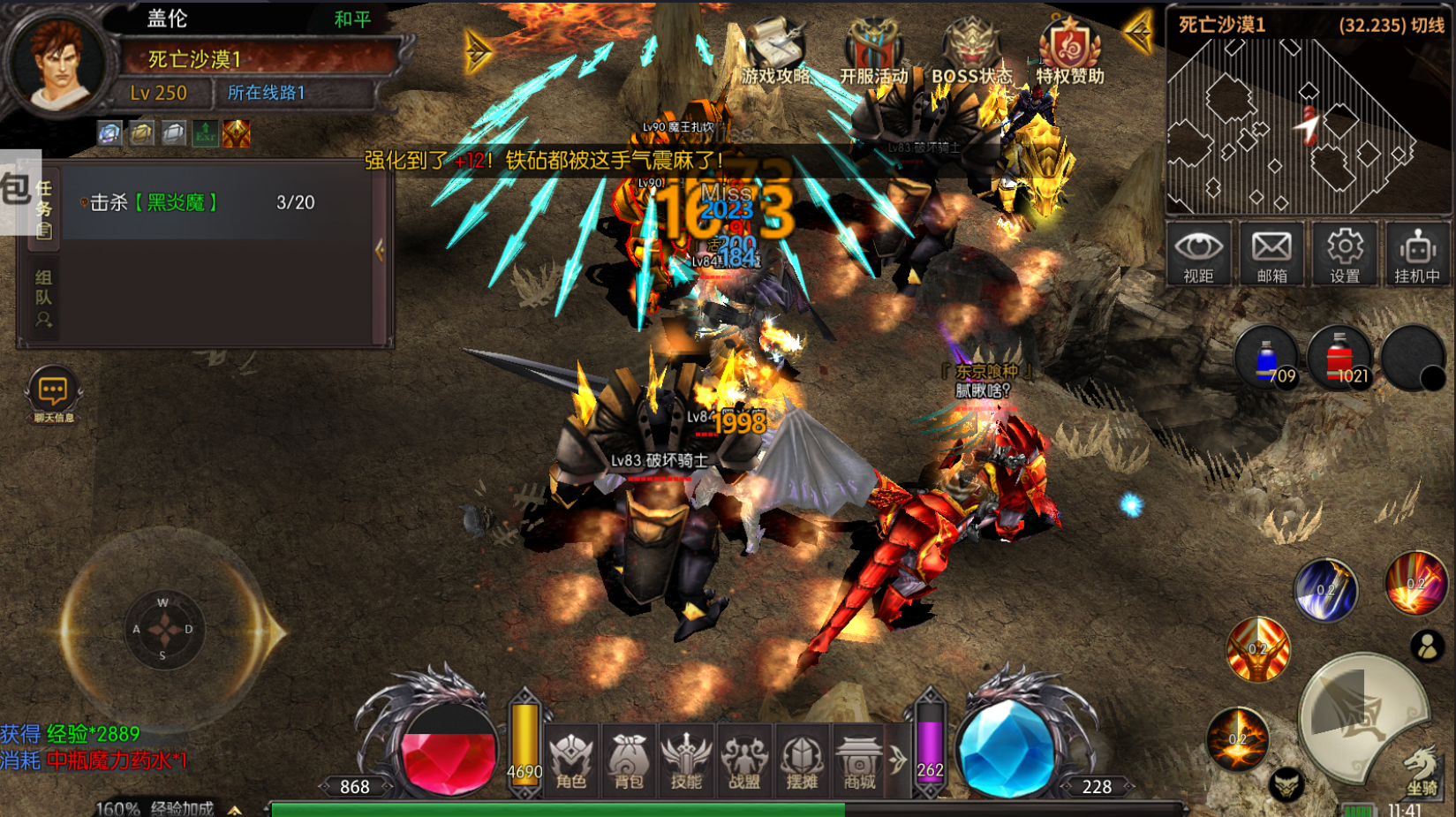
Task: Open the 角色 character menu
Action: (x=571, y=760)
